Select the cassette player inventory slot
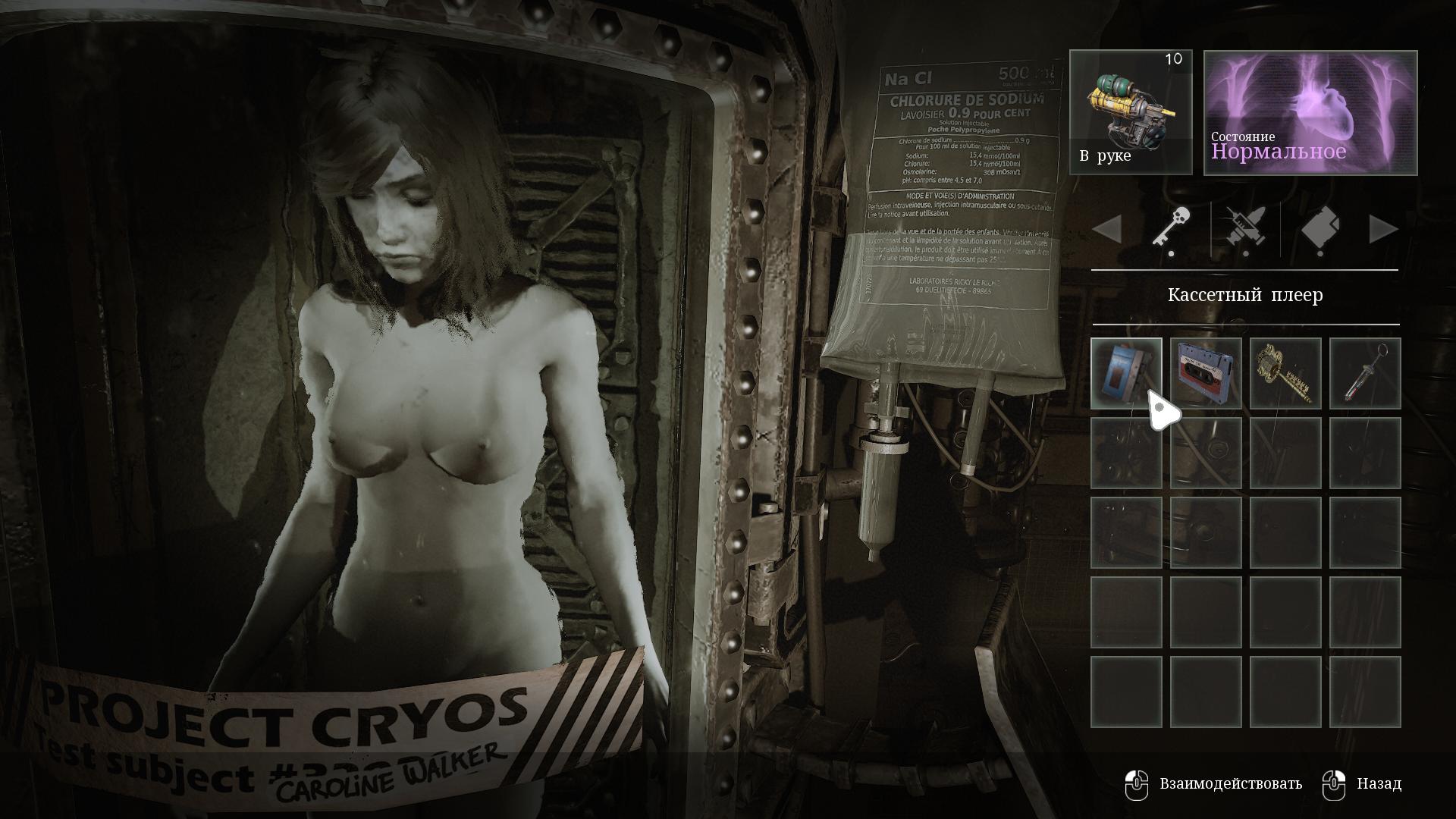Viewport: 1456px width, 819px height. coord(1126,373)
